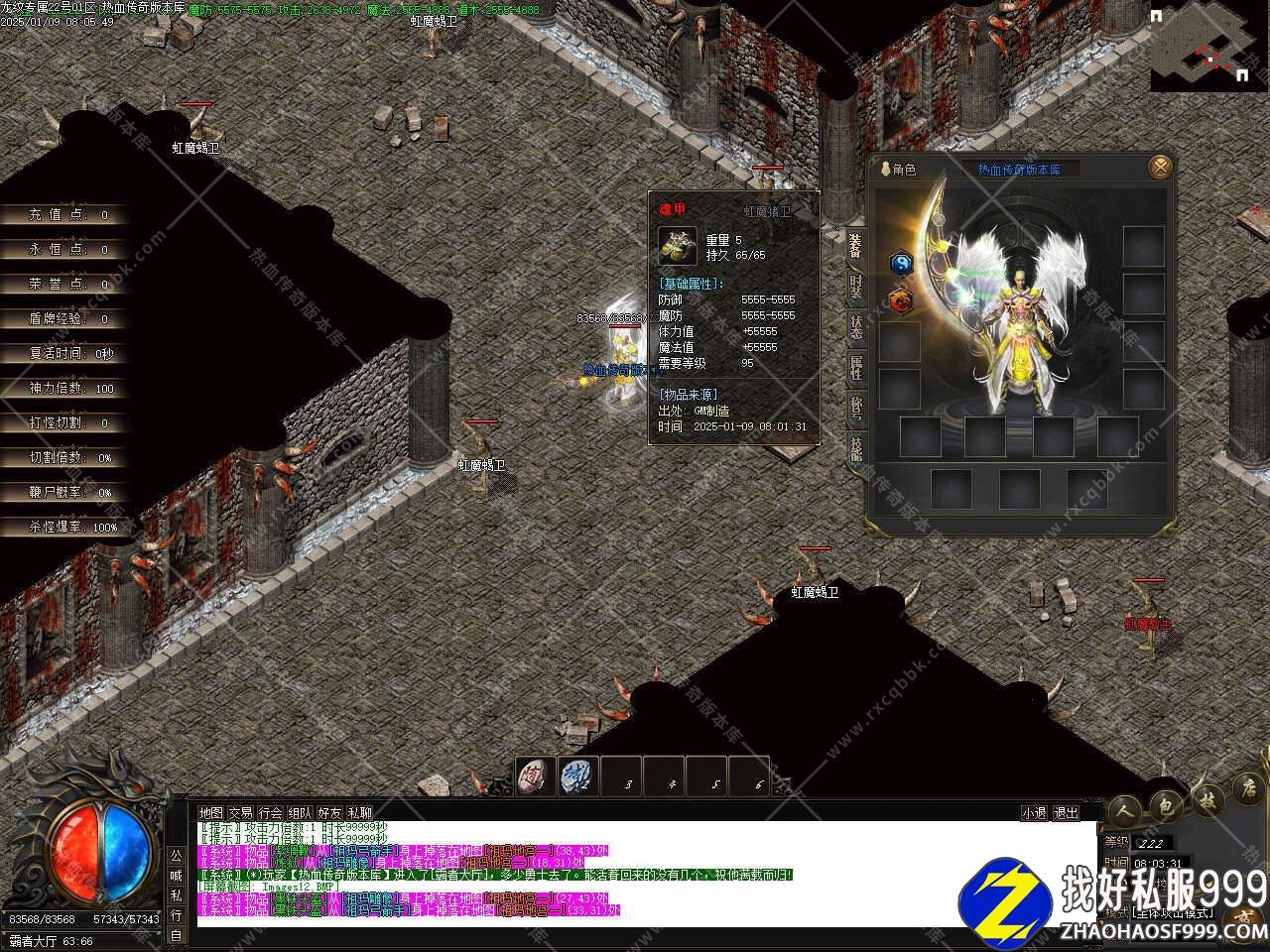Select the 技能 skills tab
Viewport: 1270px width, 952px height.
pos(855,448)
